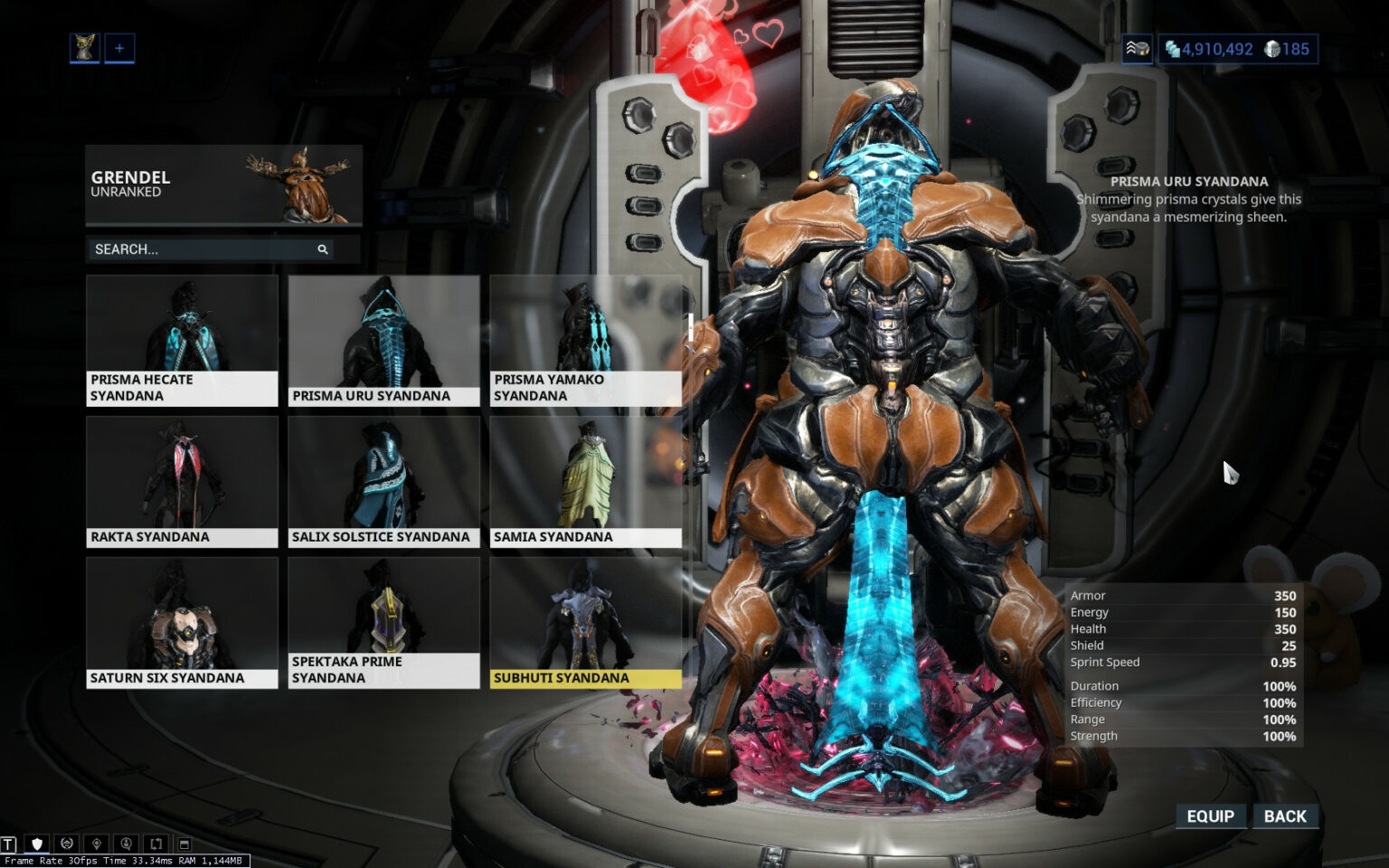Switch to the Grendel loadout tab top-left

click(x=84, y=48)
